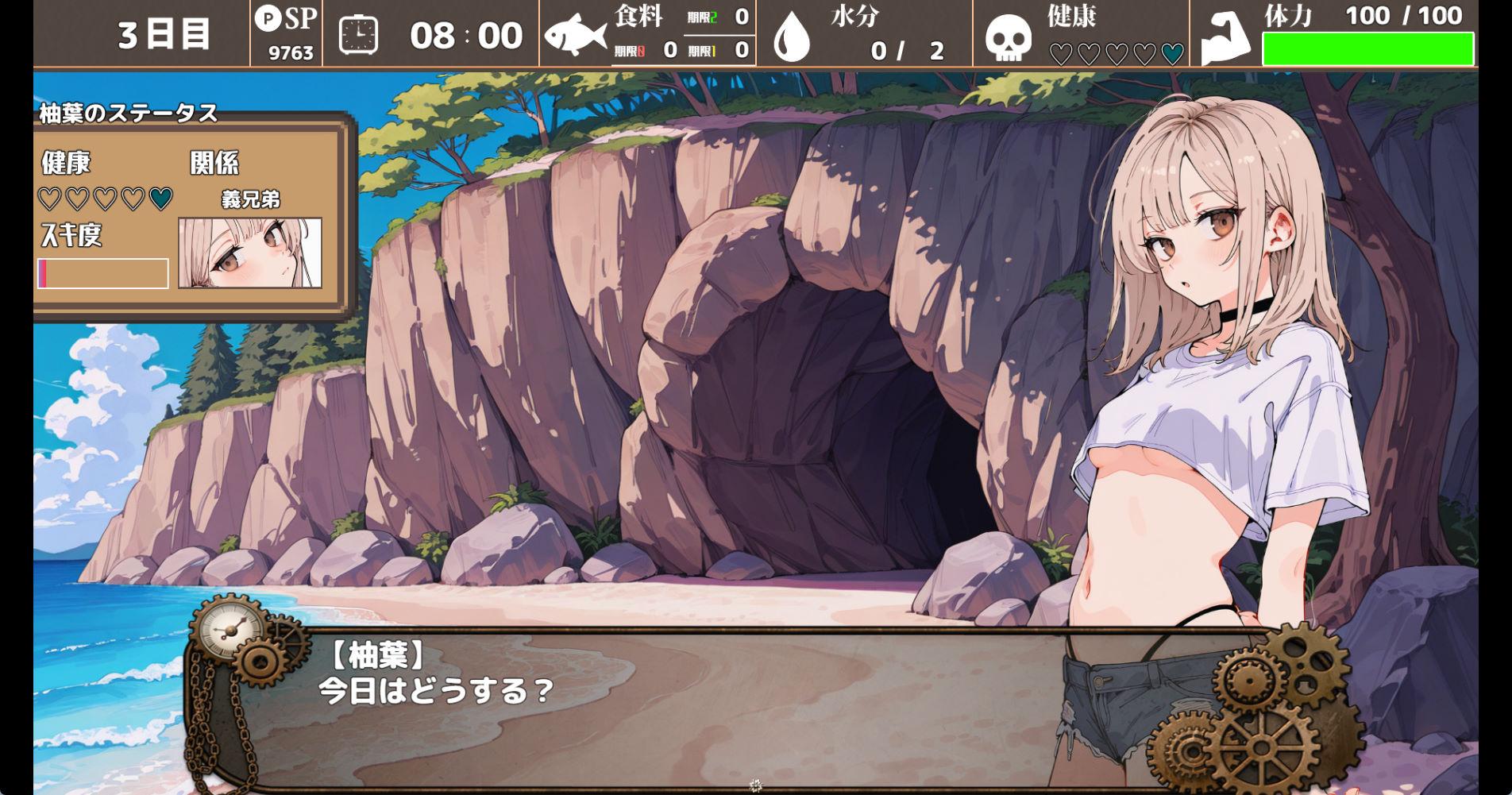Click the small gear continue indicator
The height and width of the screenshot is (795, 1512).
pyautogui.click(x=755, y=785)
